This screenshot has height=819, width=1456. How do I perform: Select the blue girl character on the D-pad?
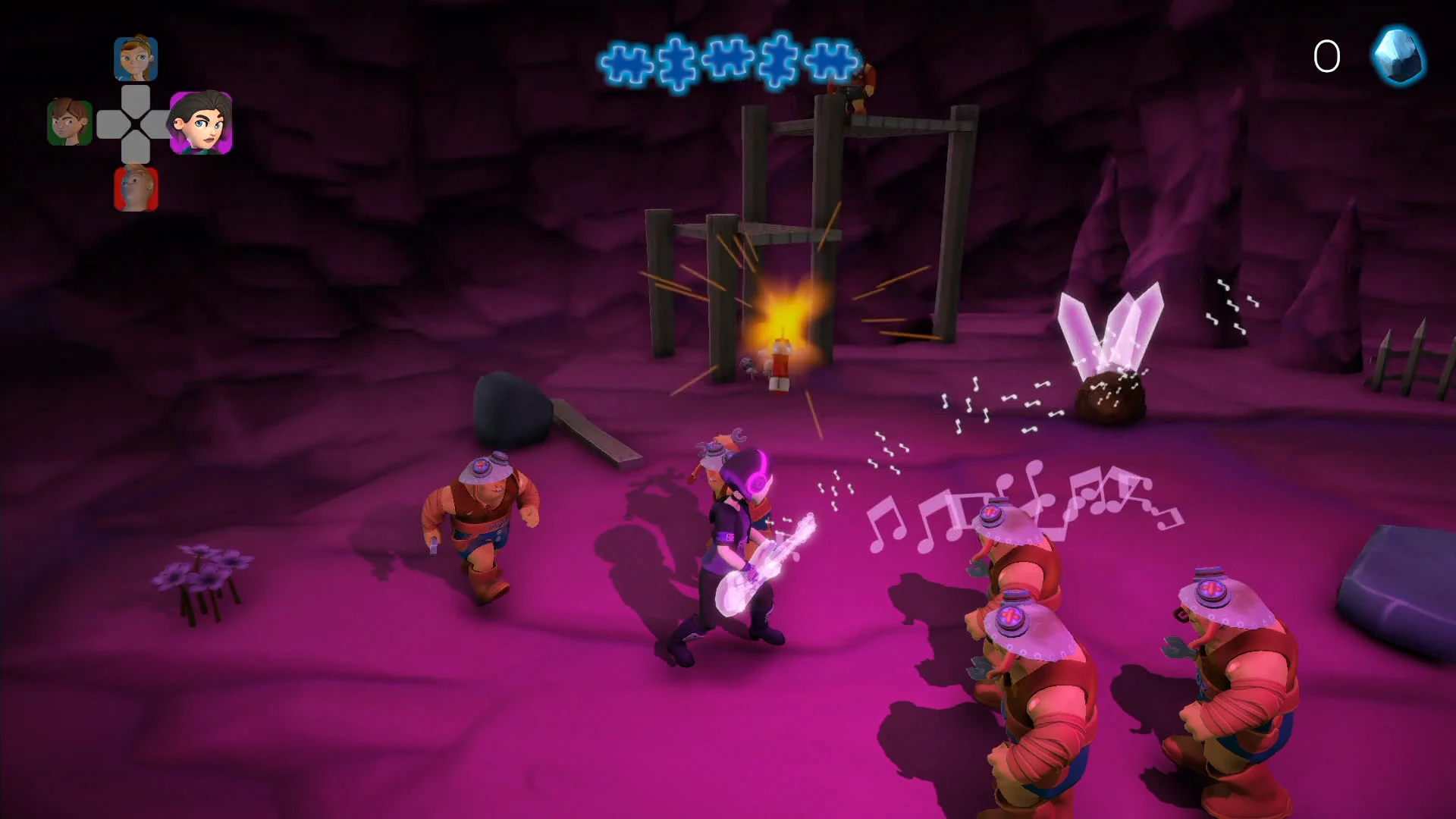[136, 58]
